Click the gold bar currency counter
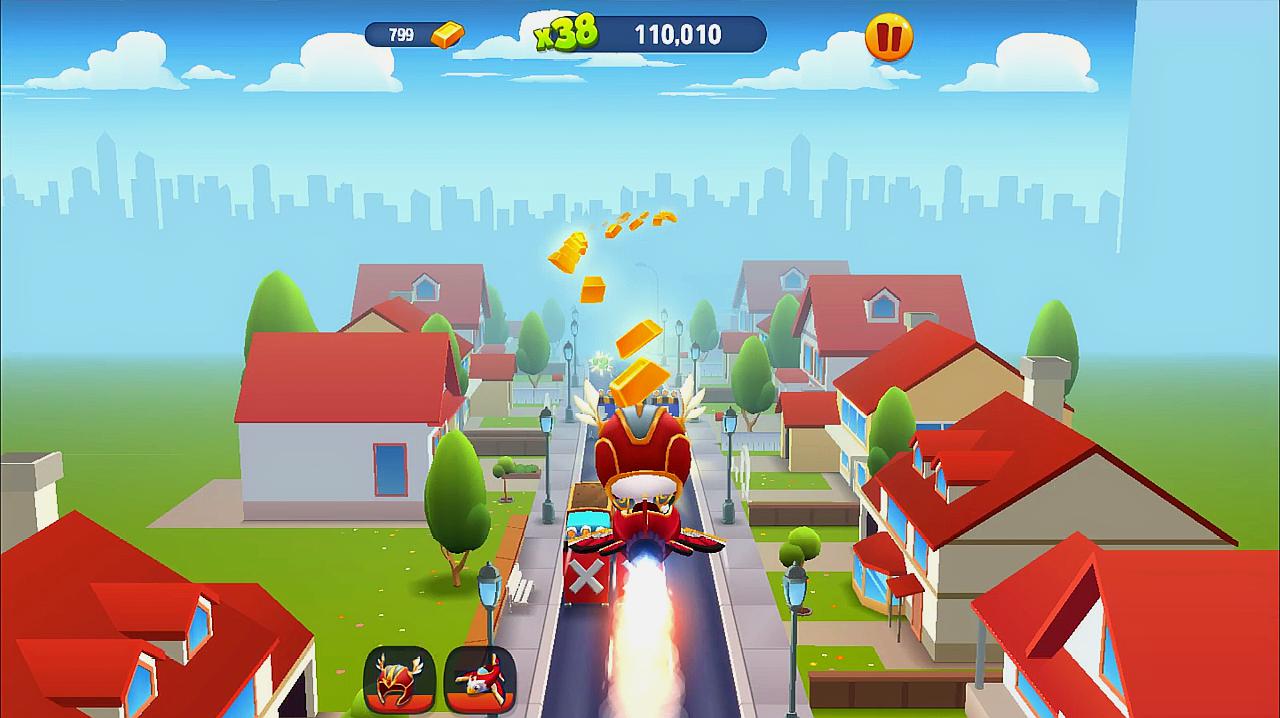Image resolution: width=1280 pixels, height=718 pixels. coord(414,35)
